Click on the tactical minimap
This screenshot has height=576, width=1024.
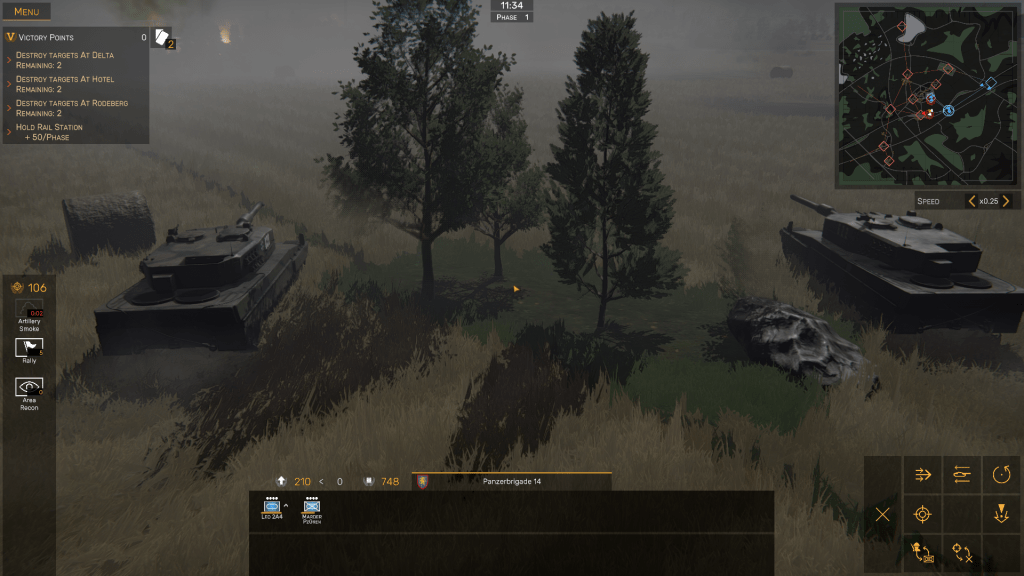click(x=927, y=96)
